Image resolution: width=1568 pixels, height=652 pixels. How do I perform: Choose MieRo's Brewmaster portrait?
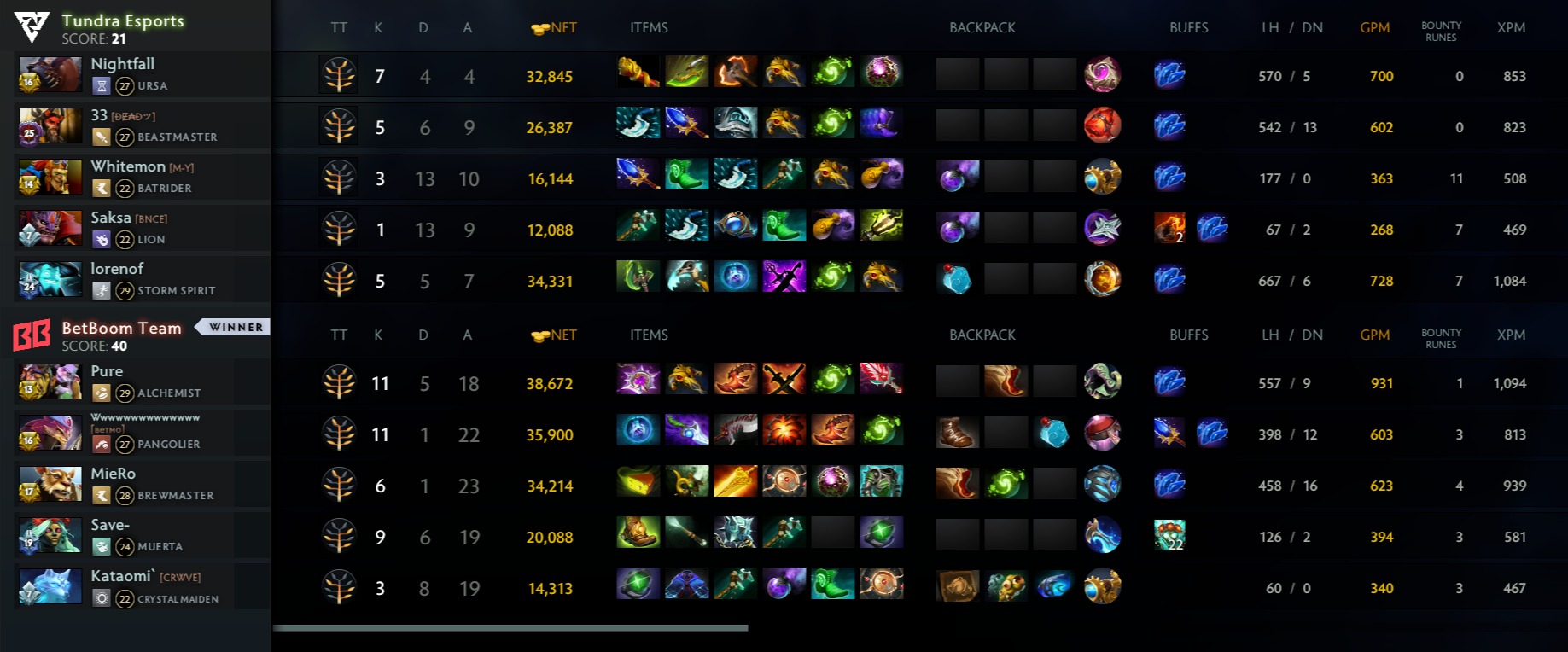point(50,485)
